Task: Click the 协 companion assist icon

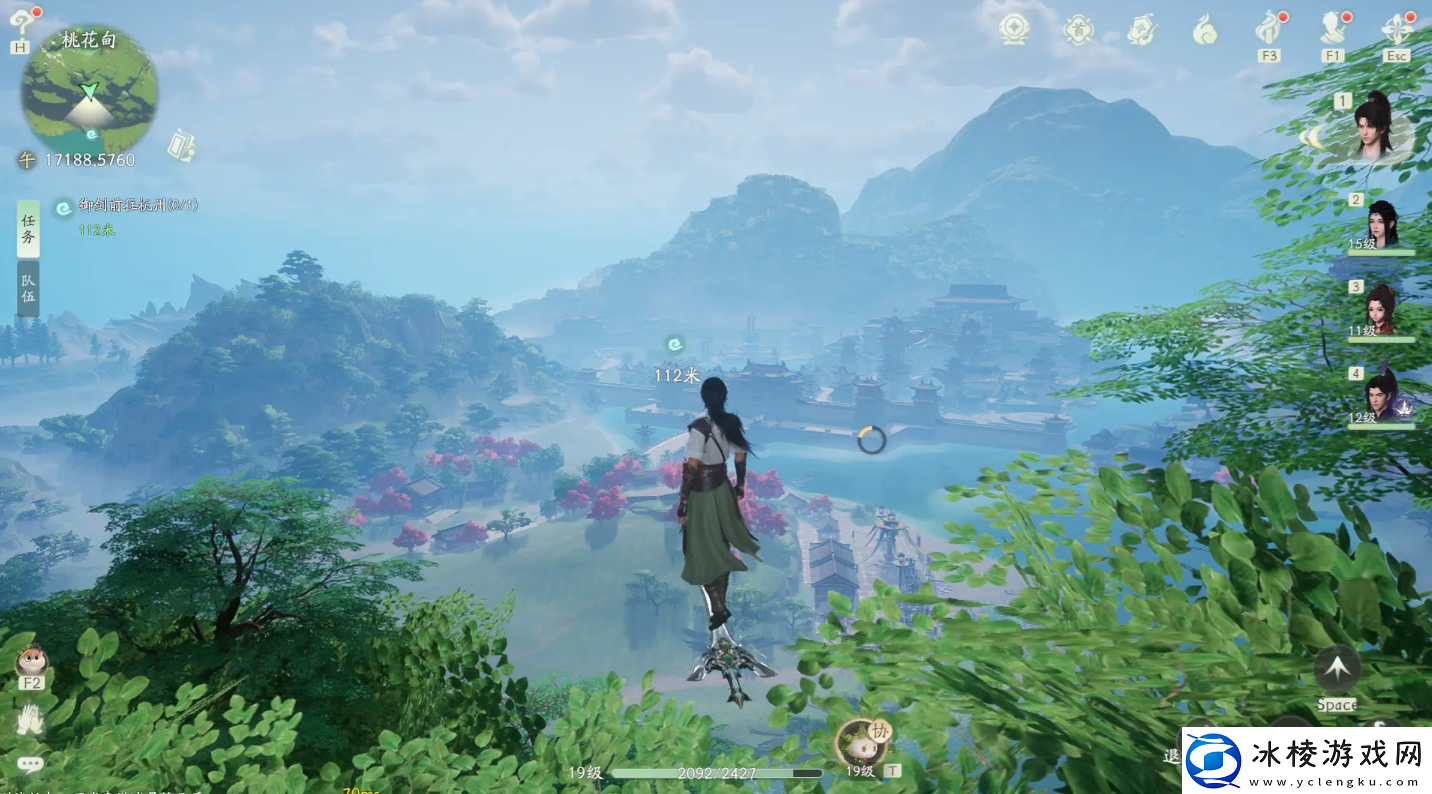Action: click(x=862, y=742)
